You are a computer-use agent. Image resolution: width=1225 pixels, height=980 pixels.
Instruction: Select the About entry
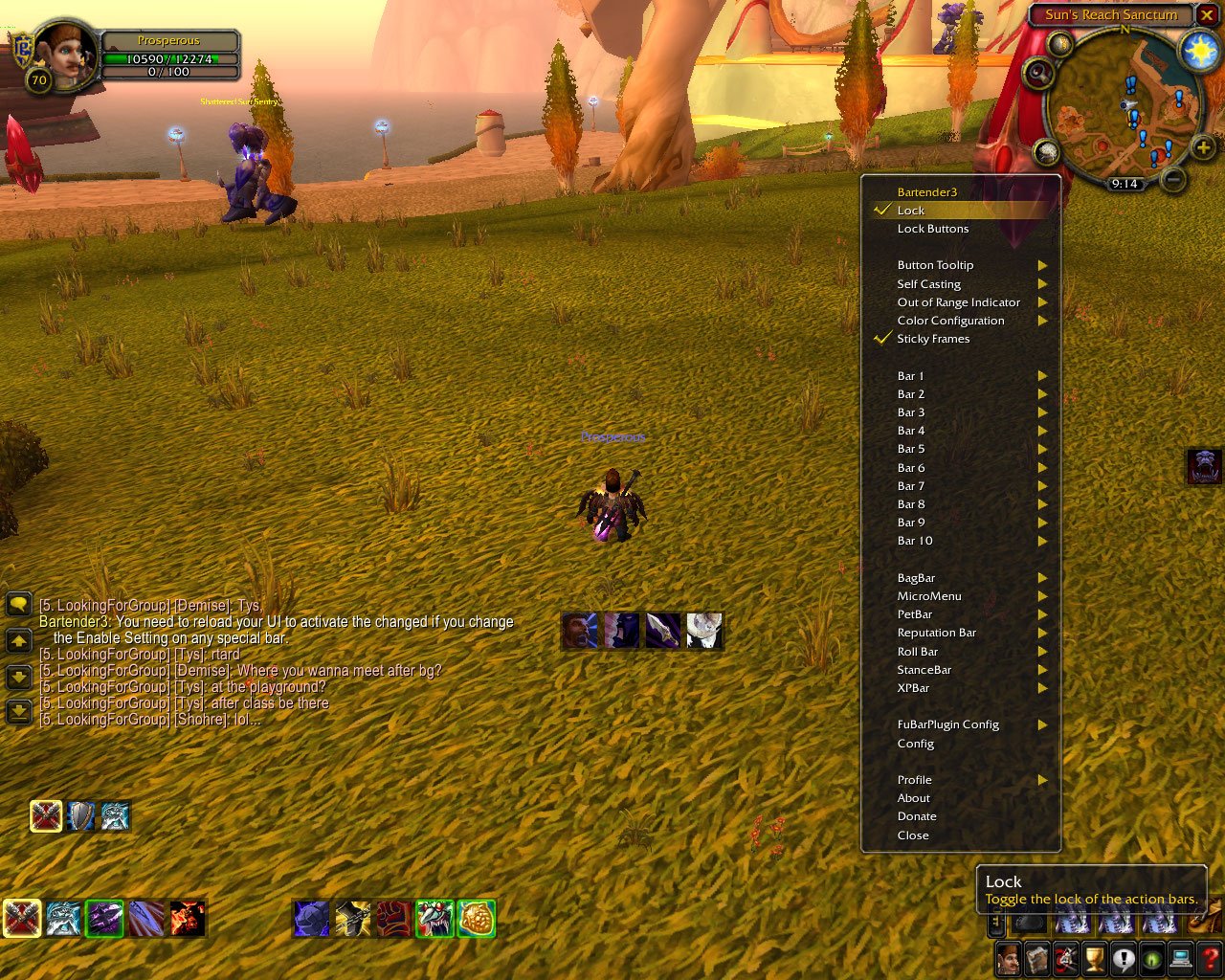[914, 798]
